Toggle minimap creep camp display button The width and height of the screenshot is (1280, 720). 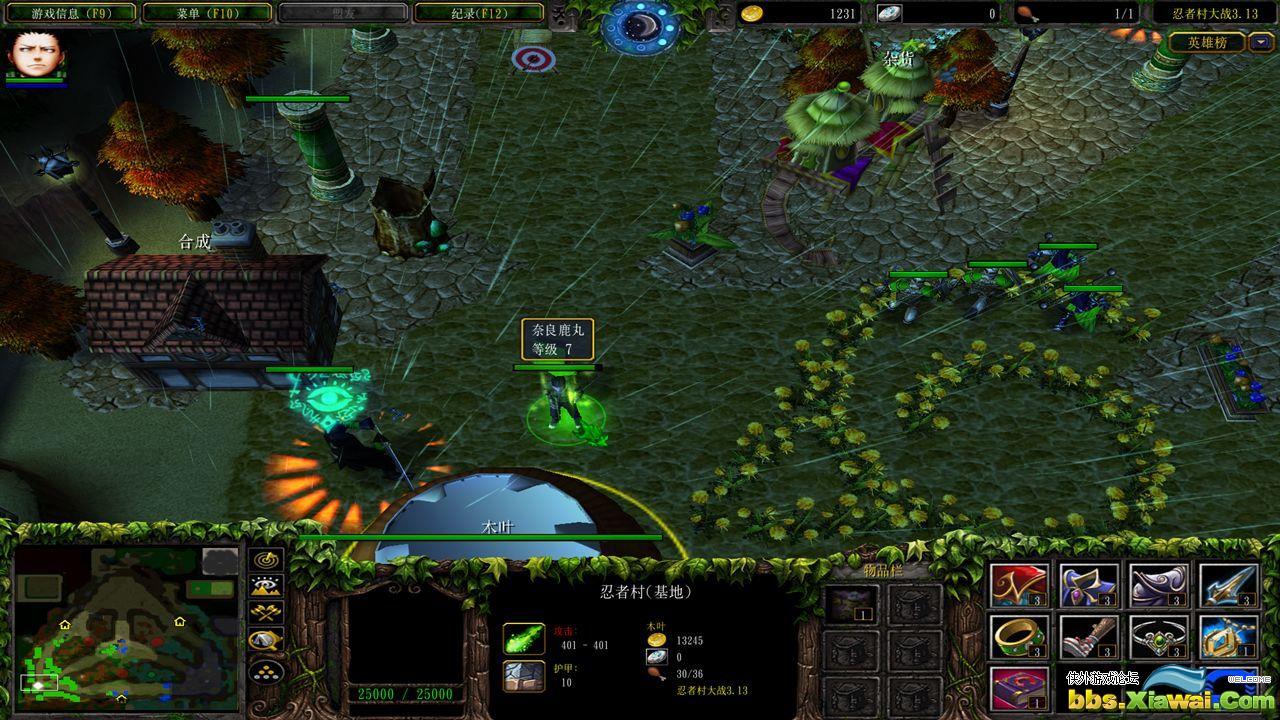pyautogui.click(x=267, y=640)
